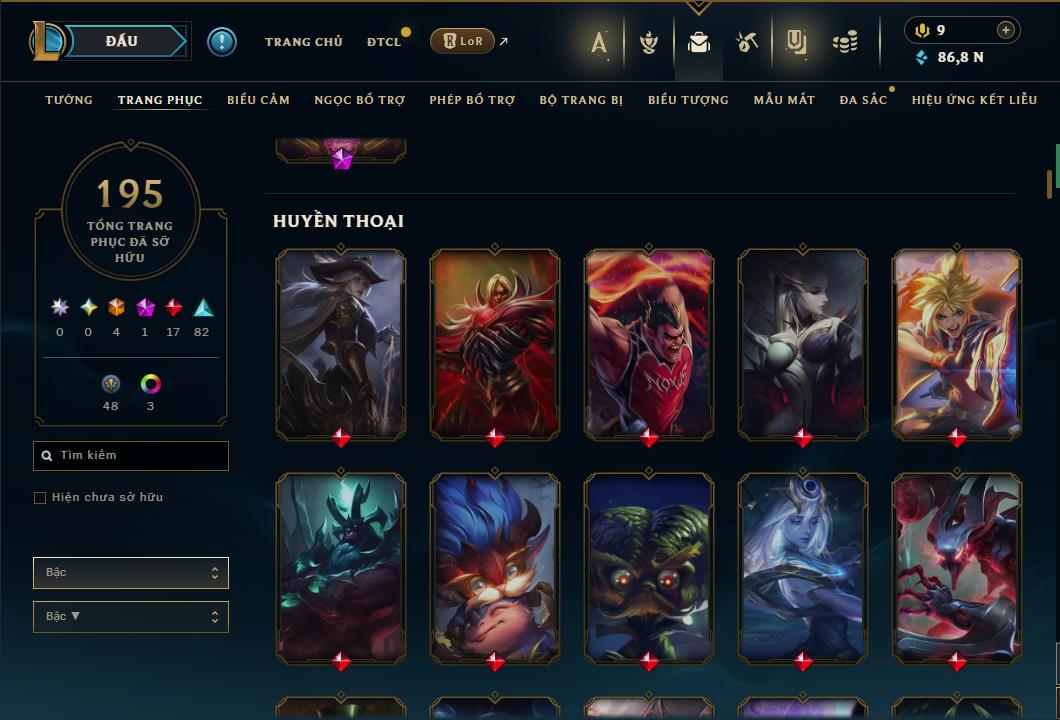Open the BIỂU CẢM tab

click(x=258, y=100)
